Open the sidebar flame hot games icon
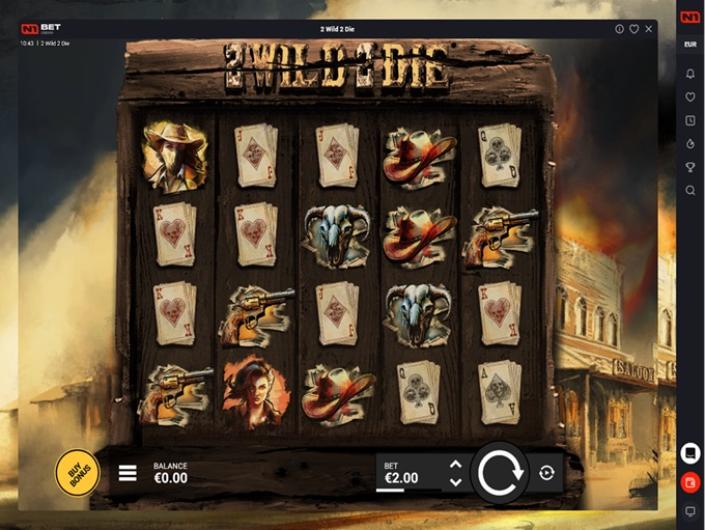Viewport: 705px width, 530px height. (690, 144)
